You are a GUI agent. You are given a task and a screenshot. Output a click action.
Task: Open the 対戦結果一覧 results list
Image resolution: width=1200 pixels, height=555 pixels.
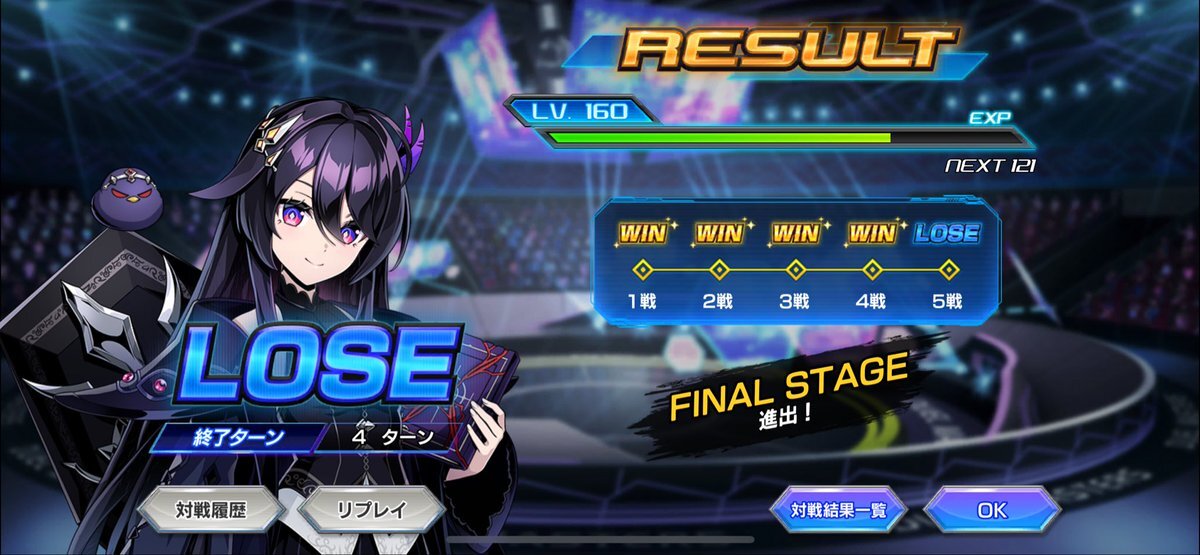839,510
